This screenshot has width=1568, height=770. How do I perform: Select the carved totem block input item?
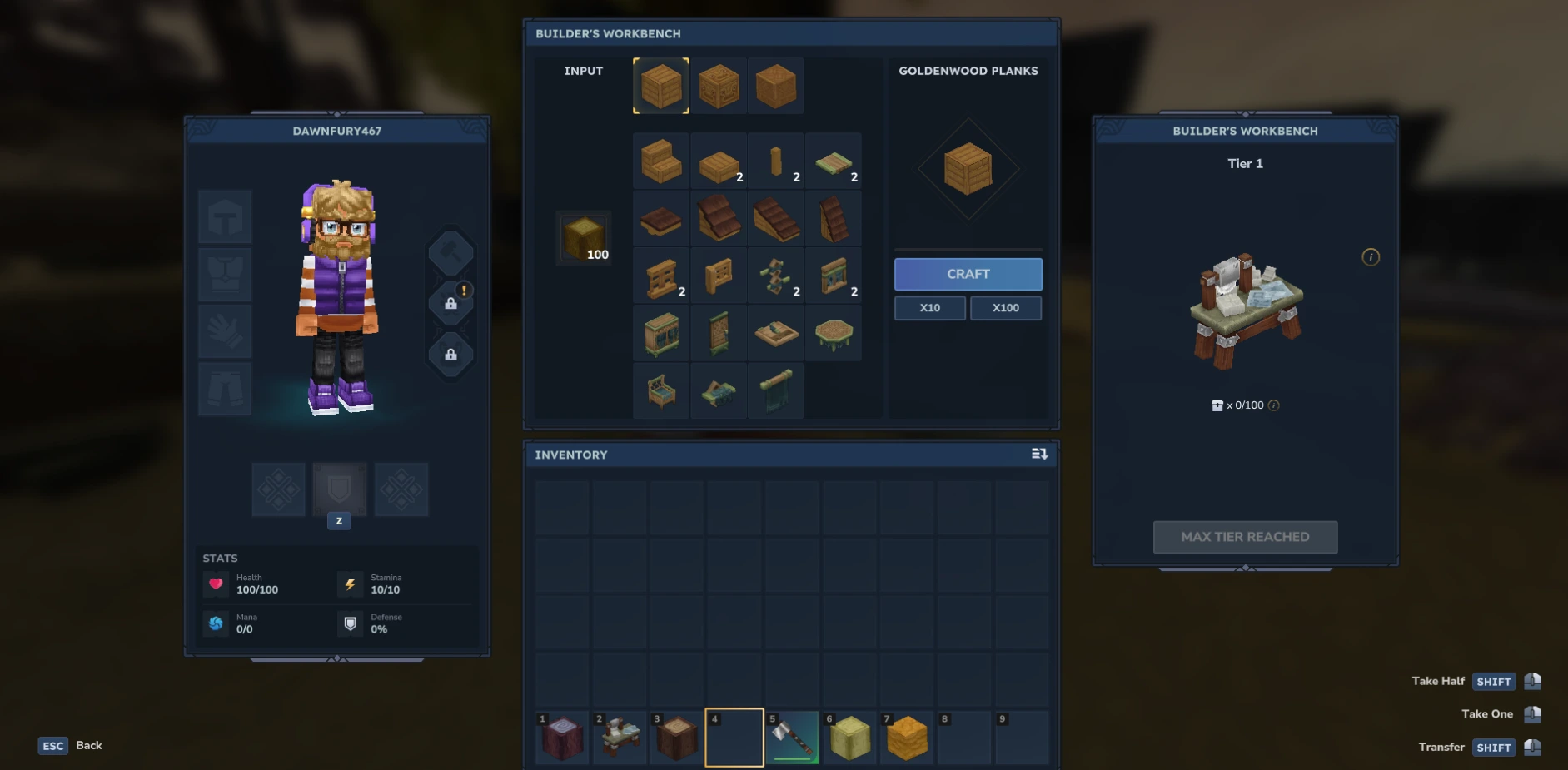pos(719,85)
